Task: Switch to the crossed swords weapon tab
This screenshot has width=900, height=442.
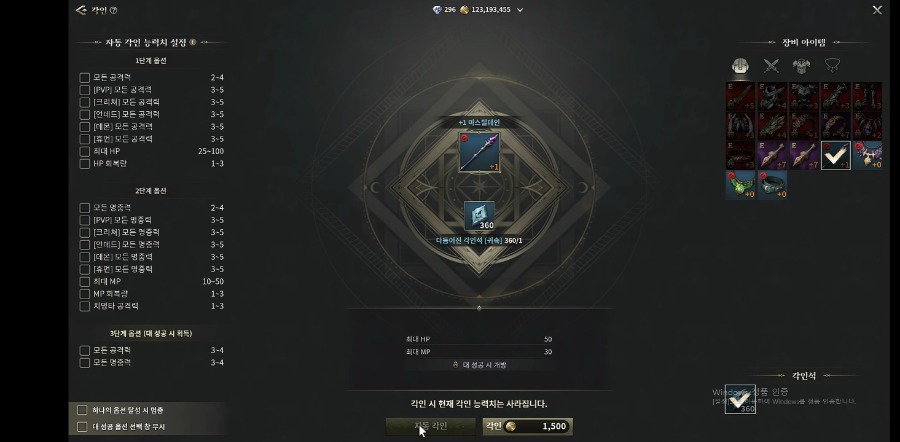Action: [771, 66]
